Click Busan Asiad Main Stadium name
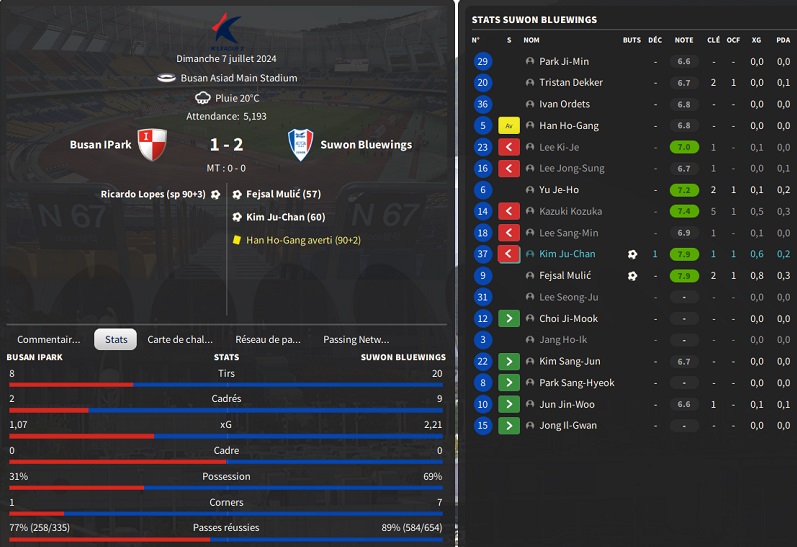797x547 pixels. [x=238, y=78]
